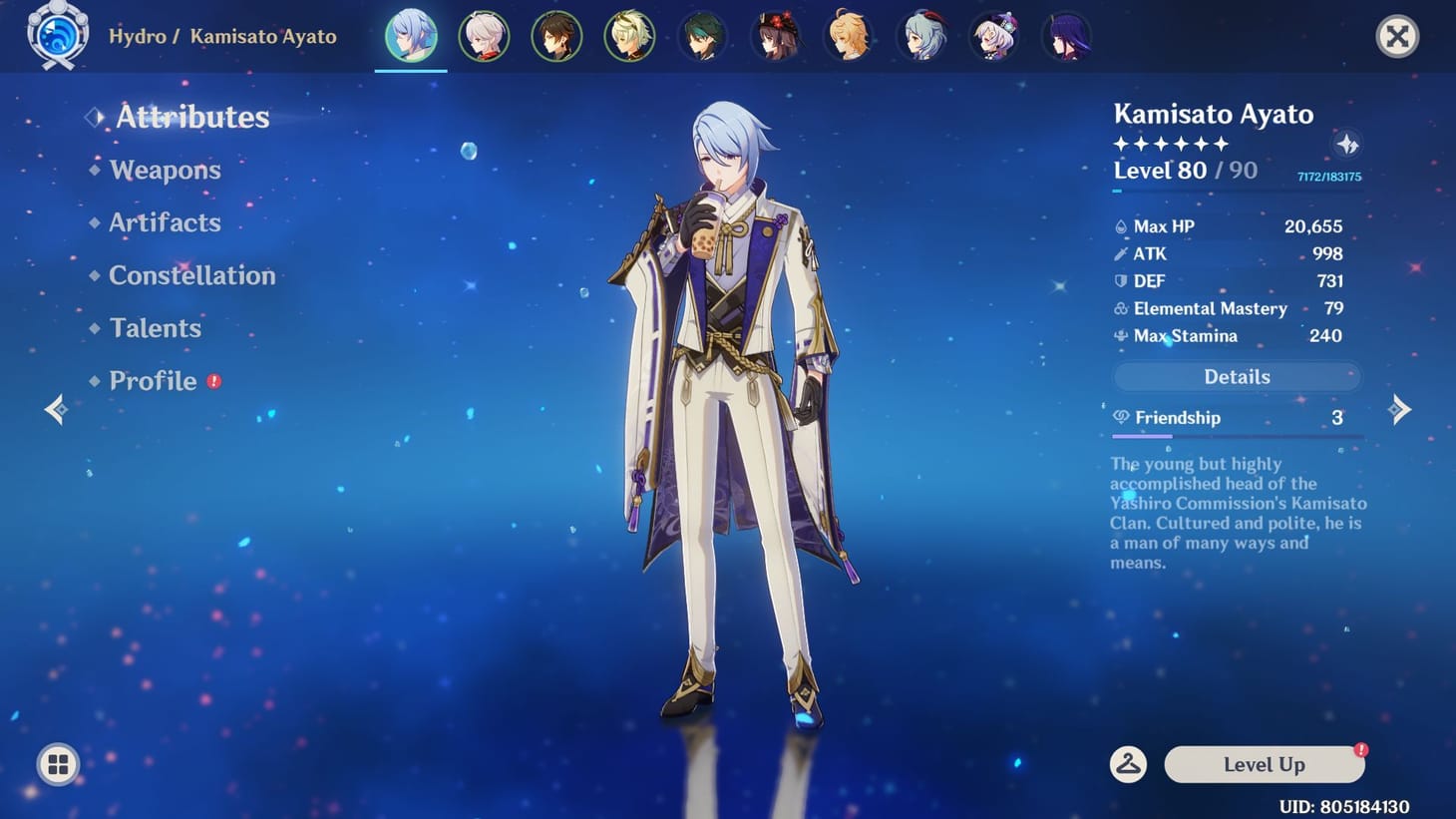The image size is (1456, 819).
Task: Select the Raiden Shogun portrait
Action: pos(1067,36)
